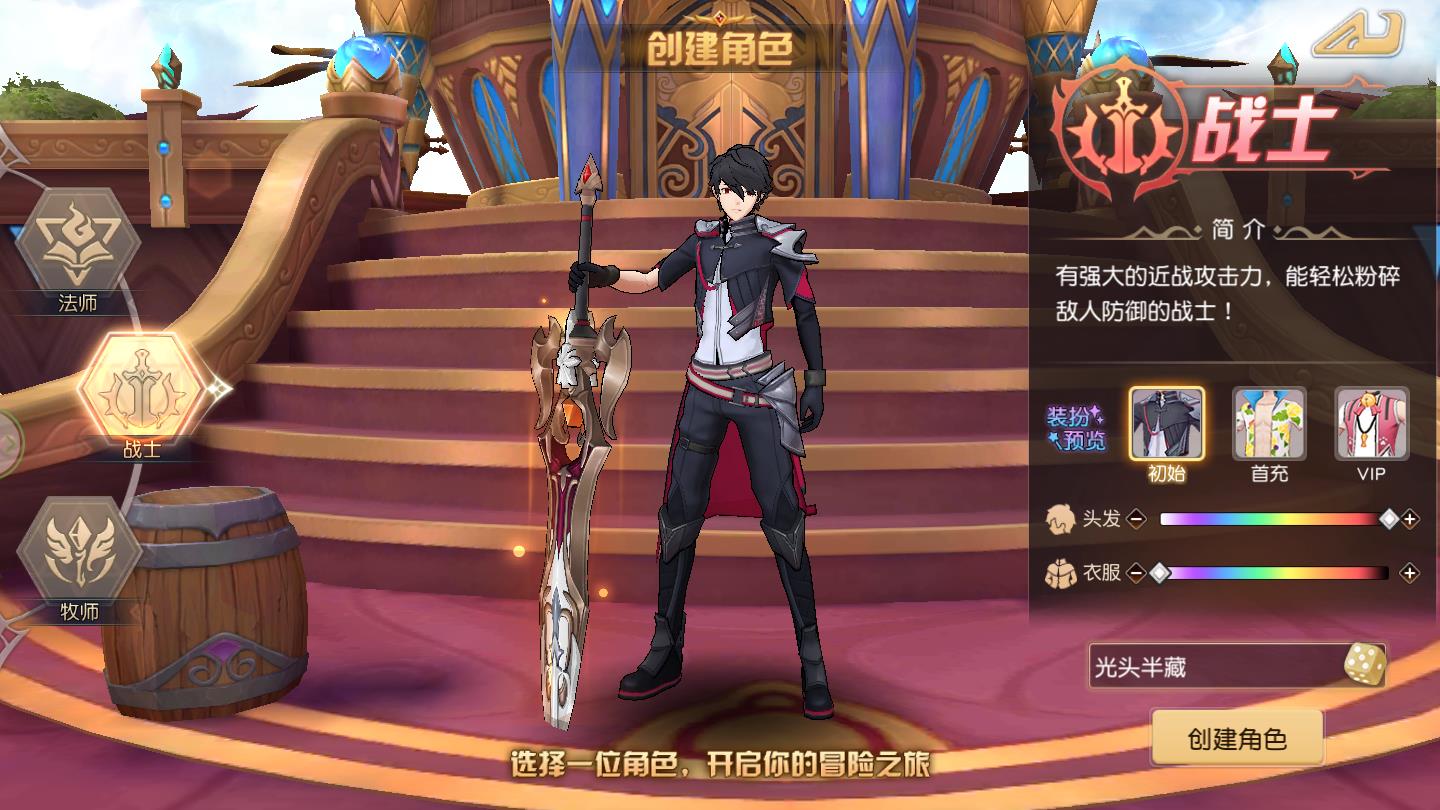Go back using the golden return arrow
Image resolution: width=1440 pixels, height=810 pixels.
coord(1358,35)
